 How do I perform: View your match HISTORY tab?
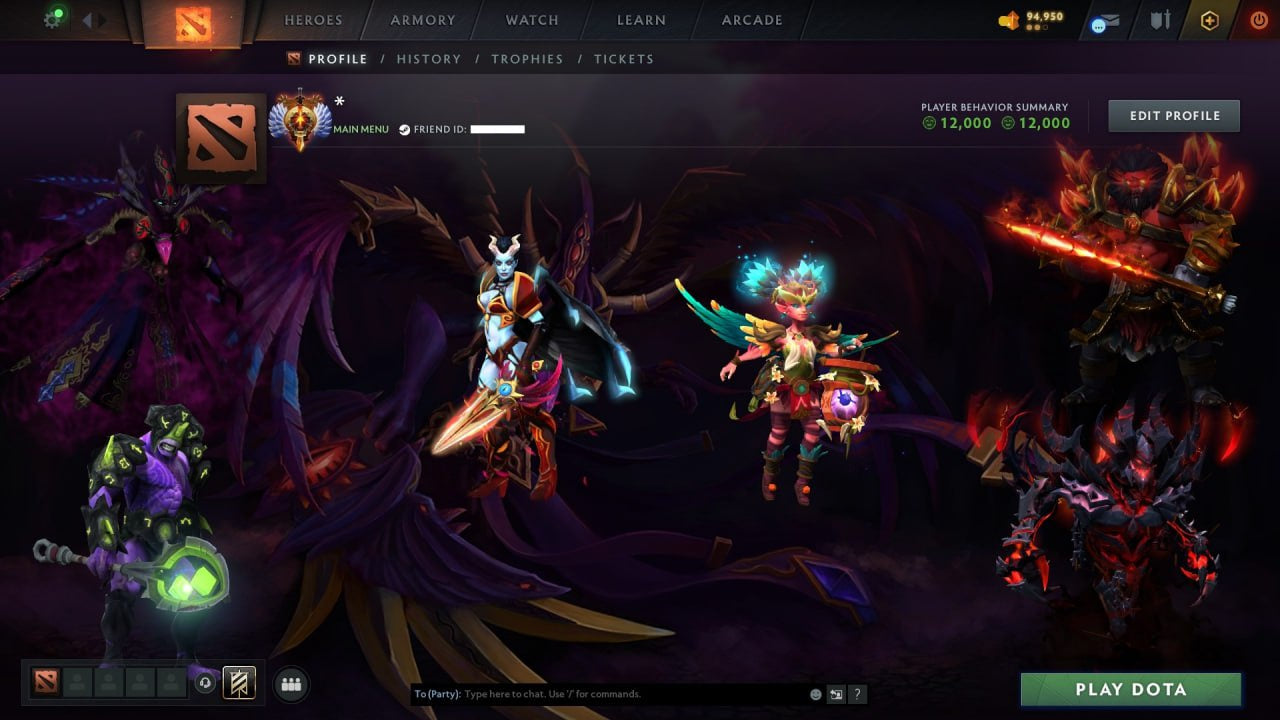click(428, 59)
